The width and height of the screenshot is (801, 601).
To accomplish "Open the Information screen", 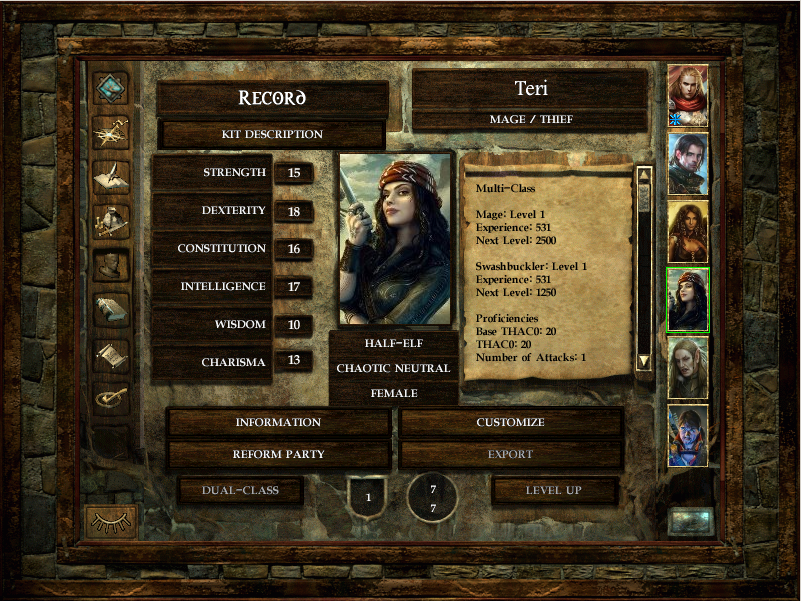I will [278, 423].
